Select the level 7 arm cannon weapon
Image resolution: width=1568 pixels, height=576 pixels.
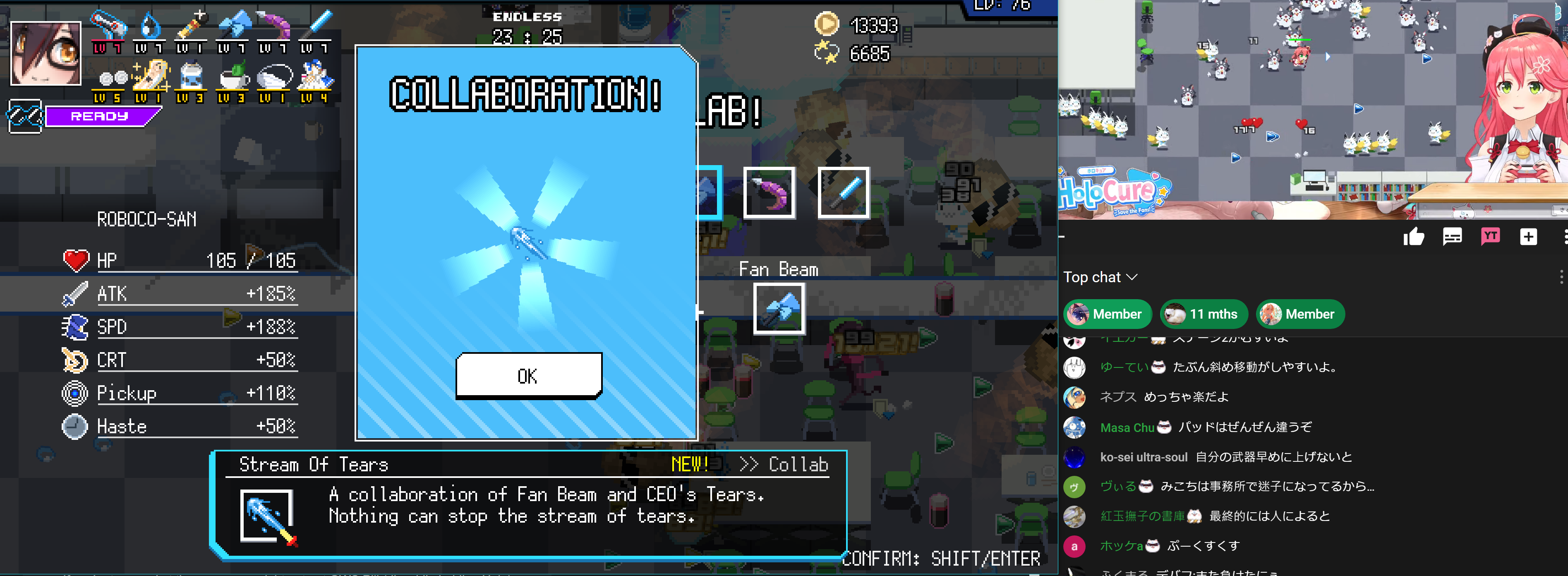(x=108, y=27)
